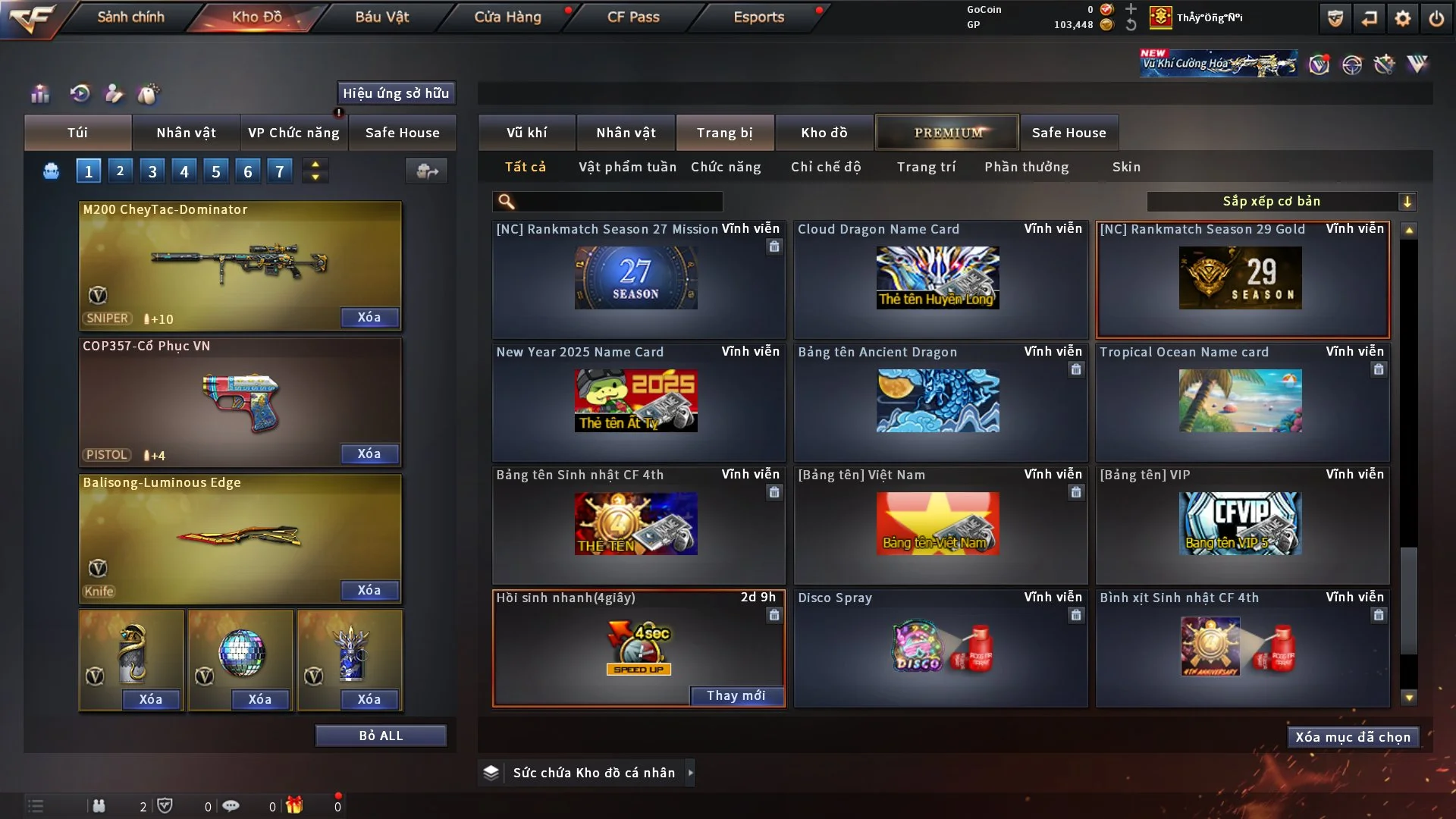Click the Bỏ ALL button
The height and width of the screenshot is (819, 1456).
381,736
